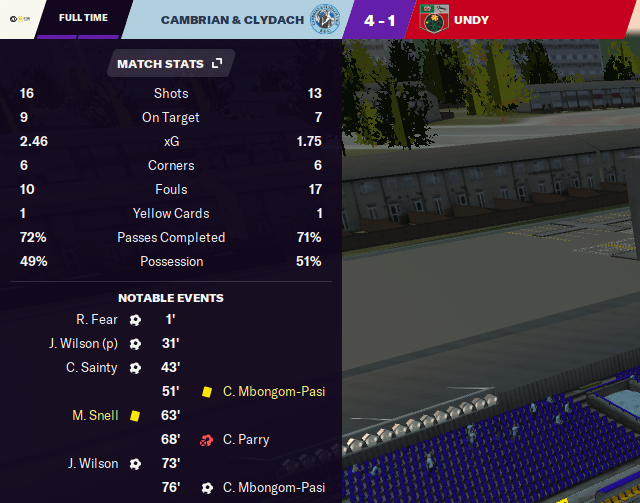The height and width of the screenshot is (503, 640).
Task: Click the Cambrian & Clydach club badge
Action: [324, 19]
